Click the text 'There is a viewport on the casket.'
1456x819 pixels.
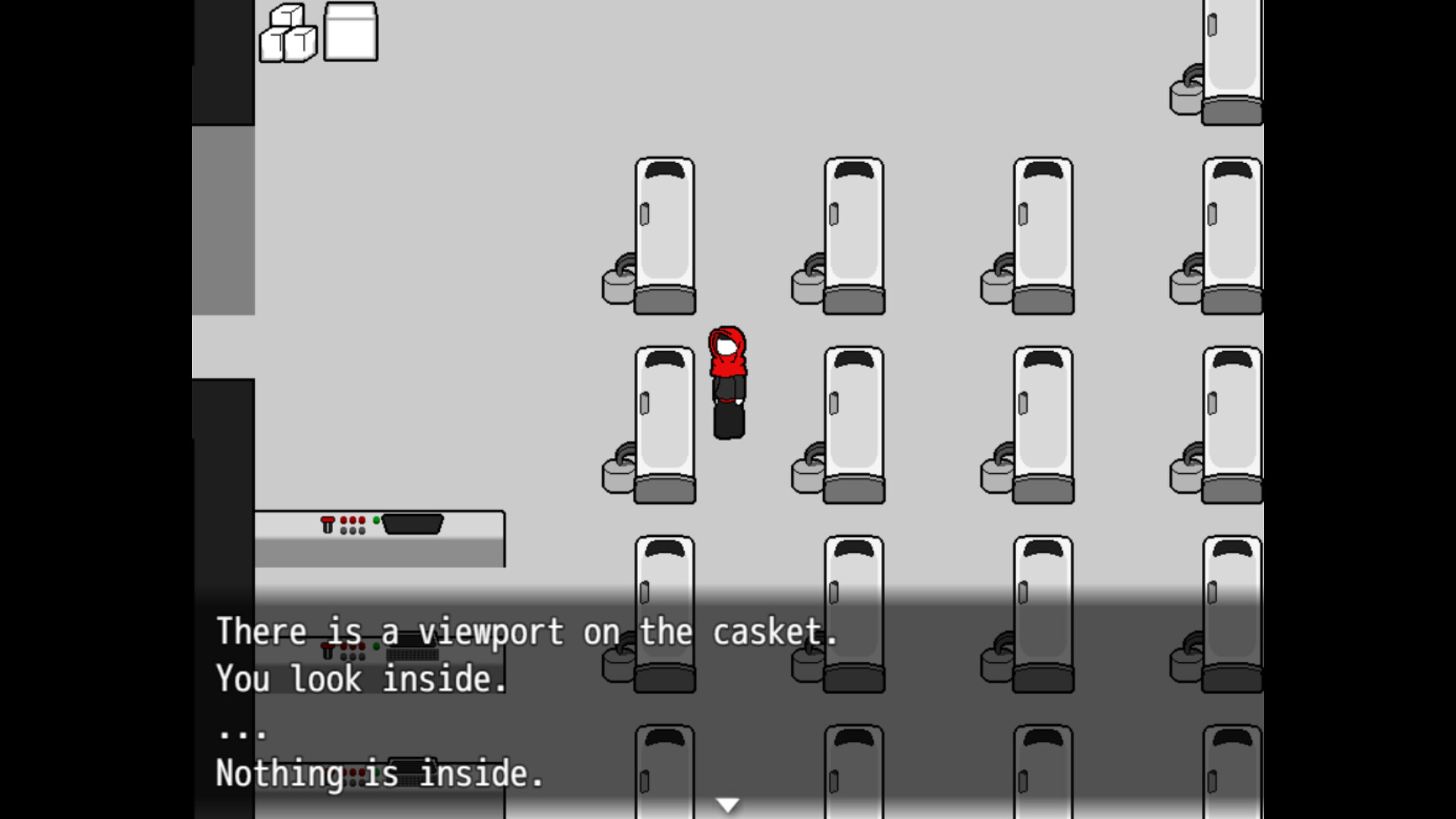(529, 630)
